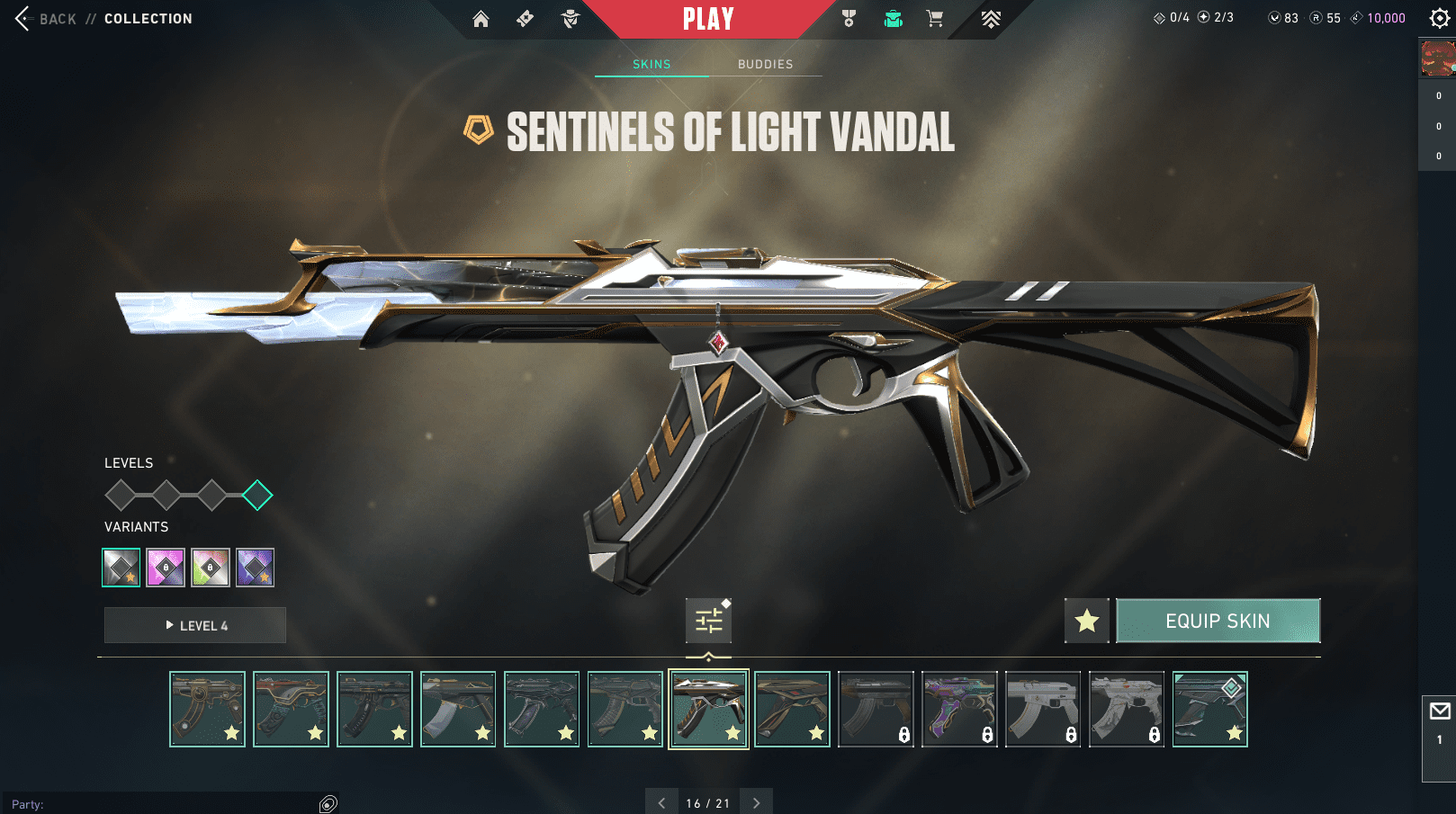Go to the previous skins page
1456x814 pixels.
(661, 802)
